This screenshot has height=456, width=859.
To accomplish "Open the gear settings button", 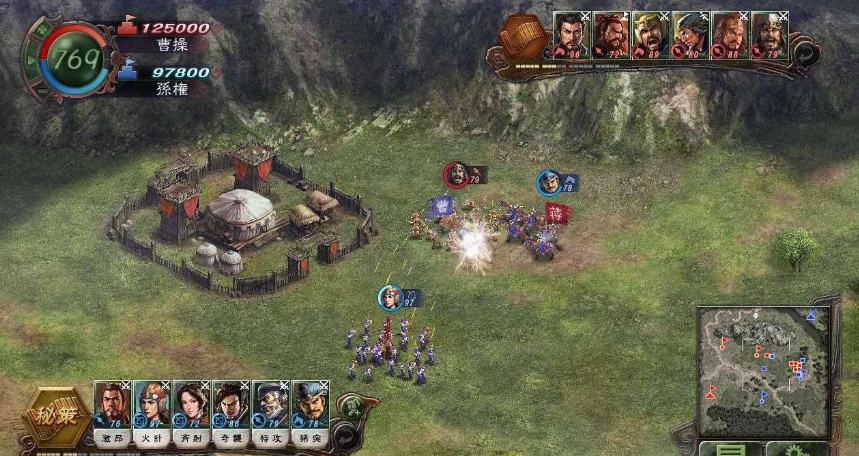I will pos(797,449).
